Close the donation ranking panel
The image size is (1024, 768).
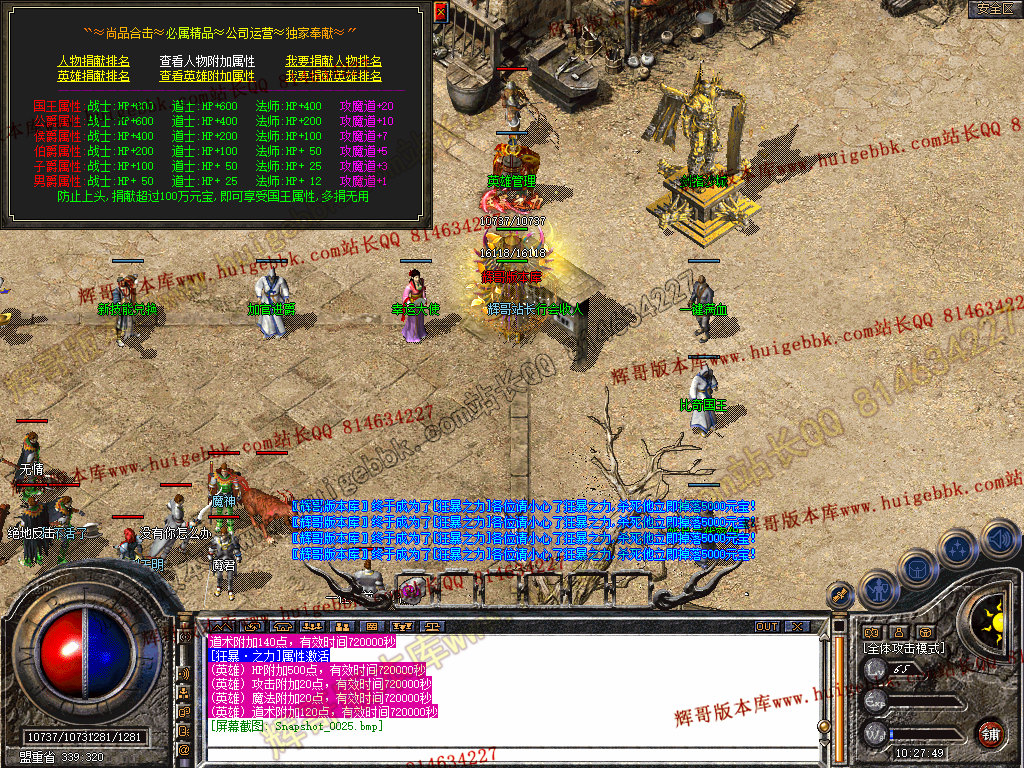click(441, 11)
